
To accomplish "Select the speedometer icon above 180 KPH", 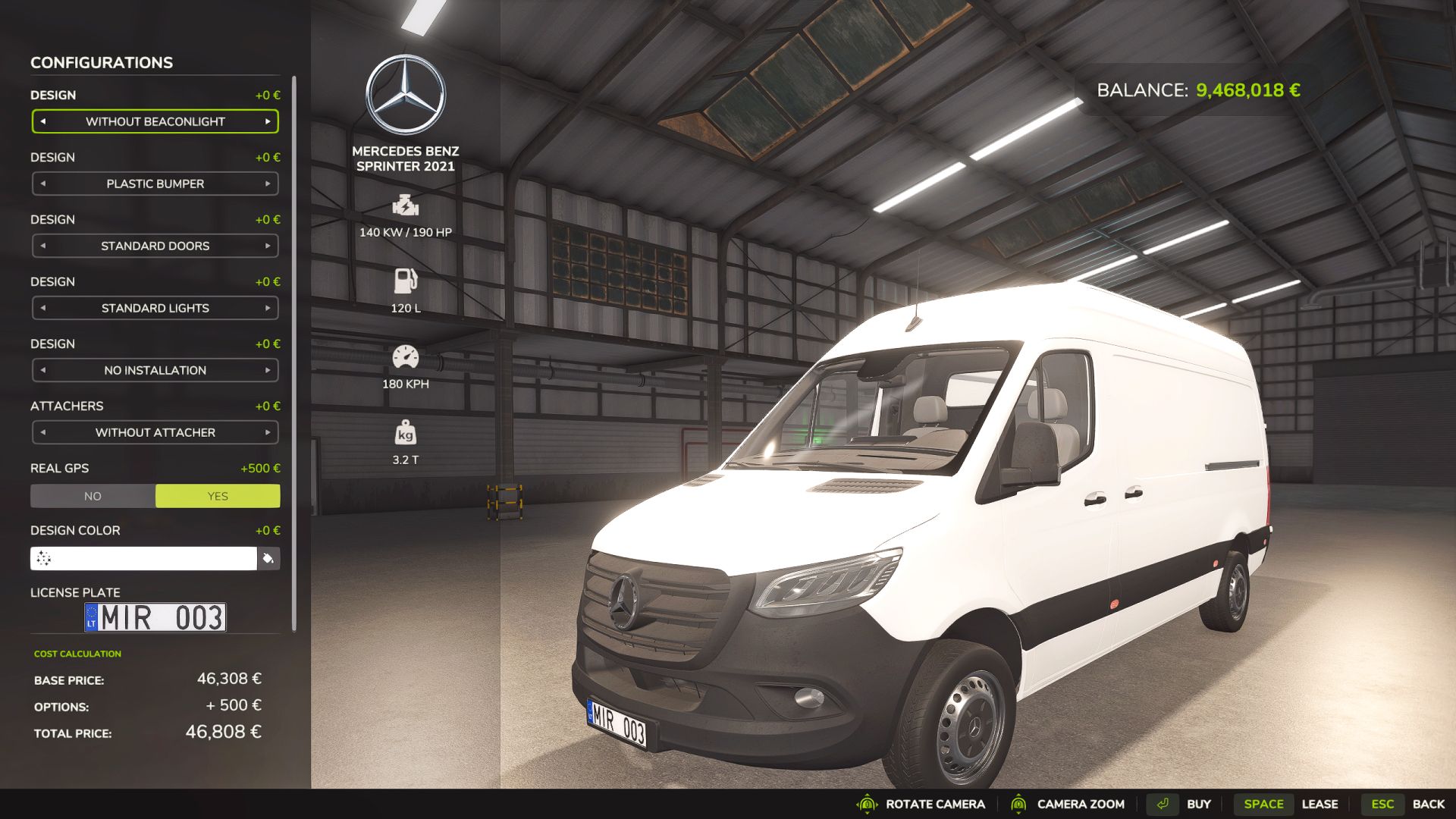I will 405,357.
